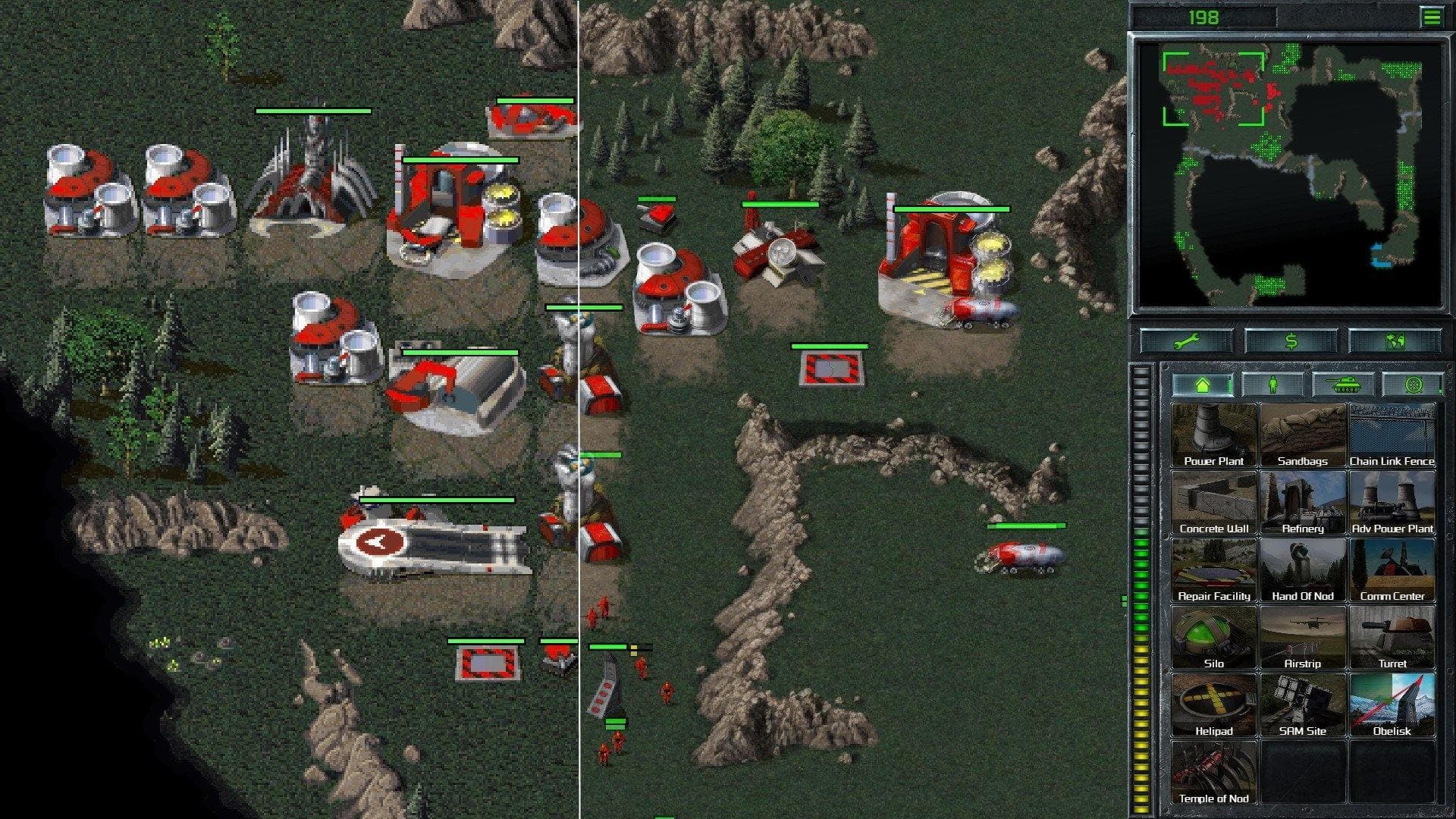
Task: Select the Airstrip build icon
Action: (x=1303, y=636)
